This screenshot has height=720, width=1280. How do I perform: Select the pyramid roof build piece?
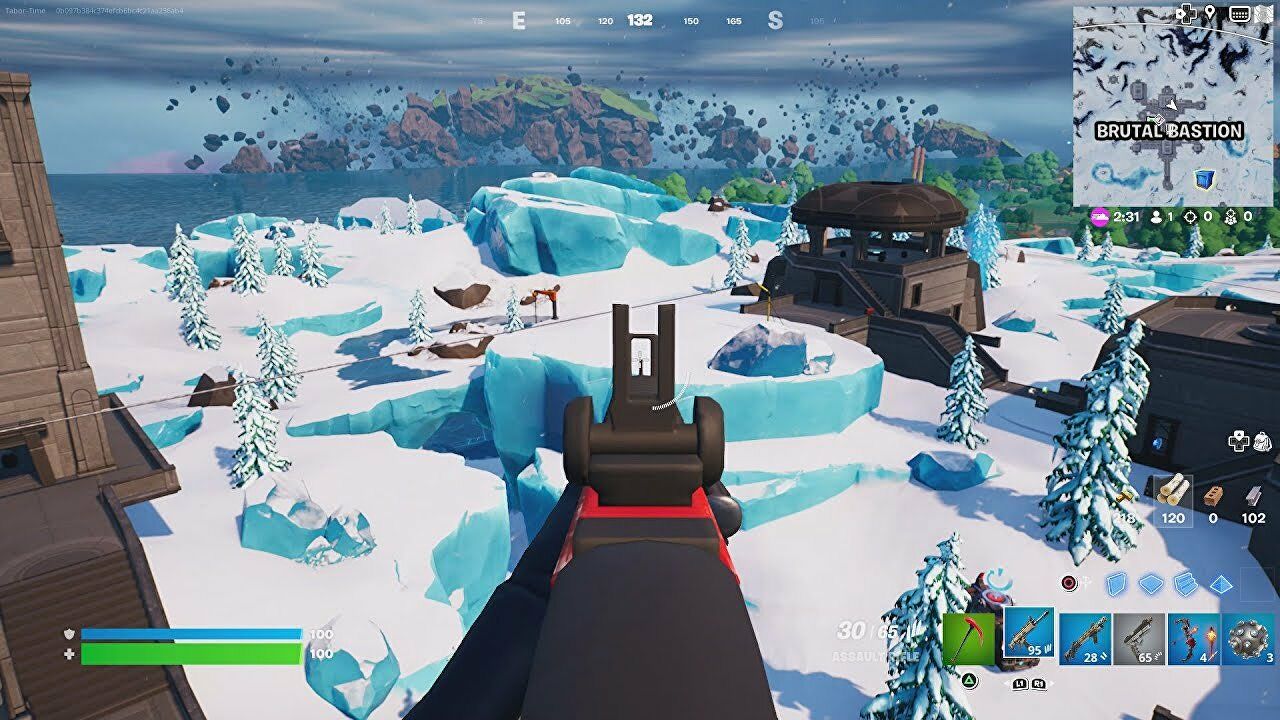coord(1220,582)
